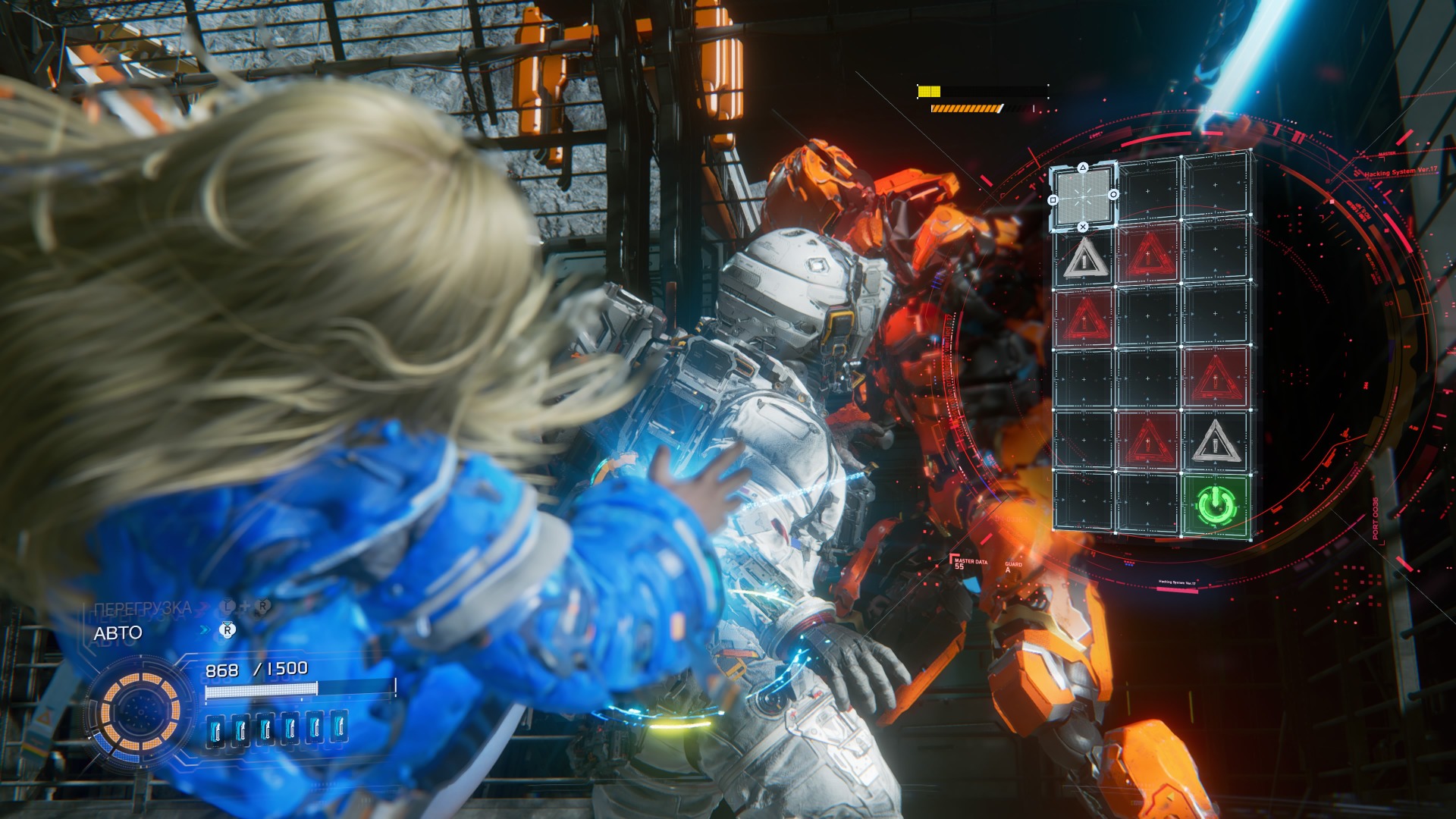Click the highlighted cursor tile on hacking grid

pos(1083,196)
